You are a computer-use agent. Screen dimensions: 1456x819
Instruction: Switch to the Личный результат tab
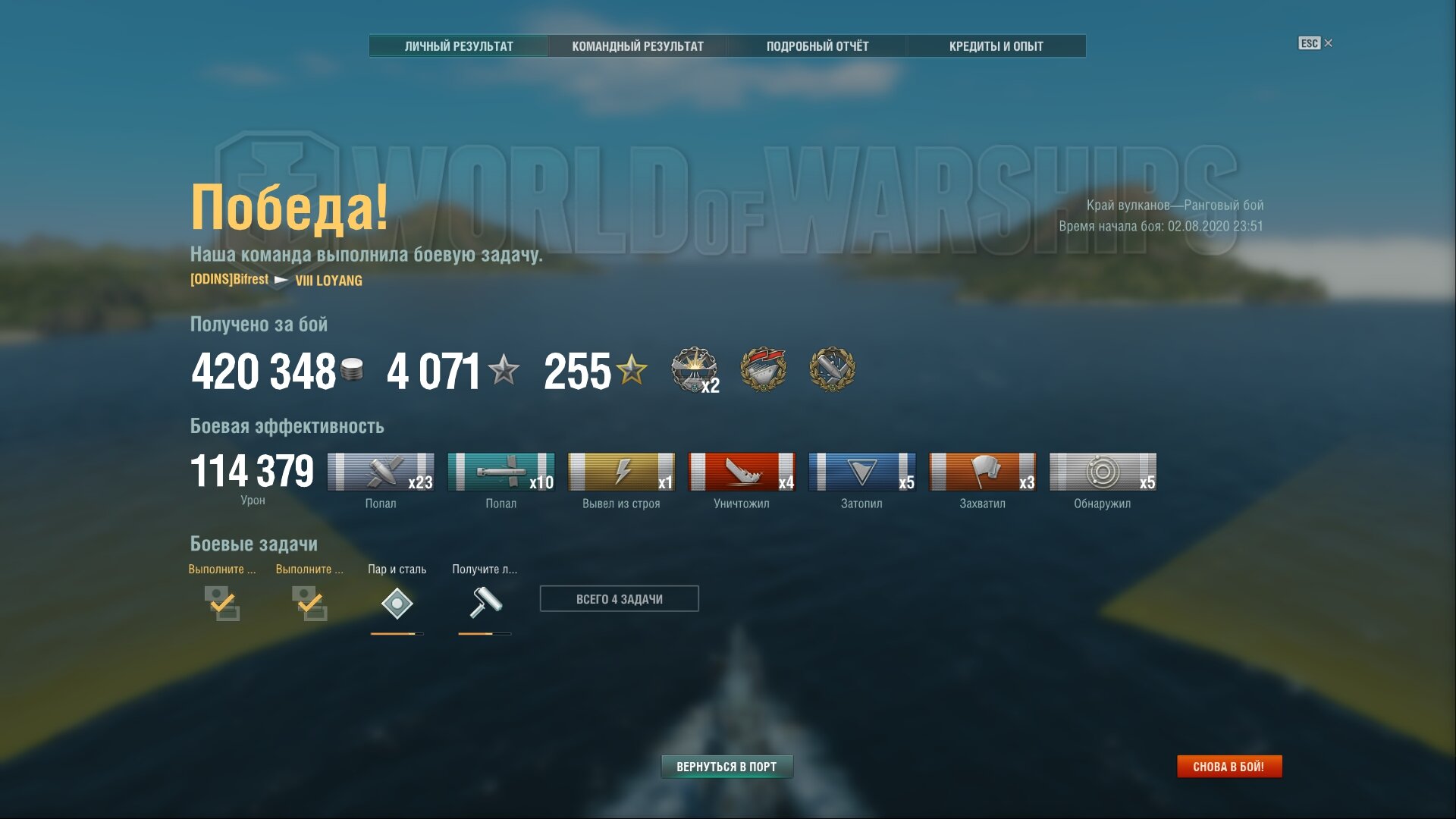click(x=459, y=46)
